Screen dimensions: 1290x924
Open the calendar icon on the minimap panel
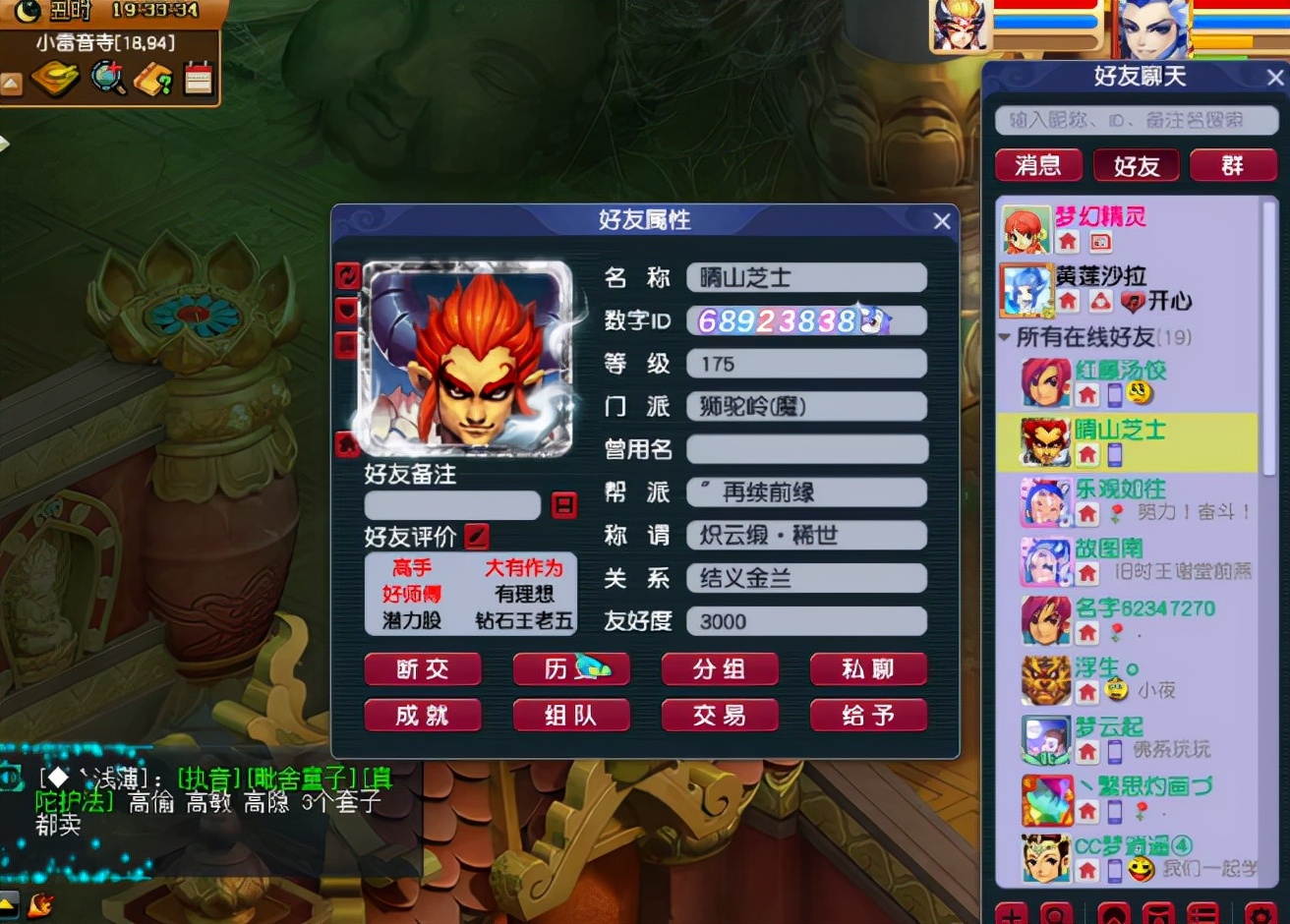coord(197,79)
